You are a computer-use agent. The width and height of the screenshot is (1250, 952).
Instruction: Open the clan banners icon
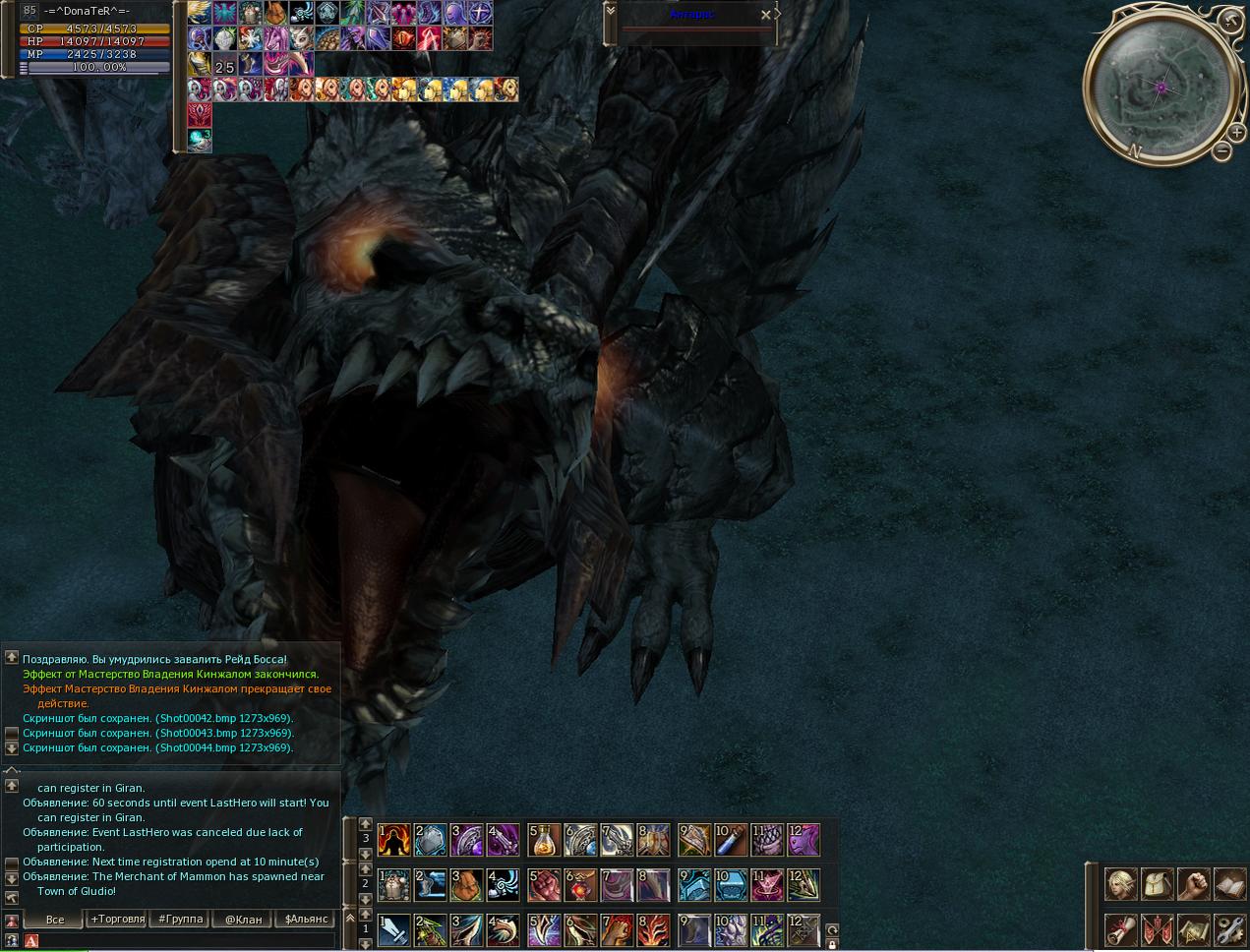1157,929
